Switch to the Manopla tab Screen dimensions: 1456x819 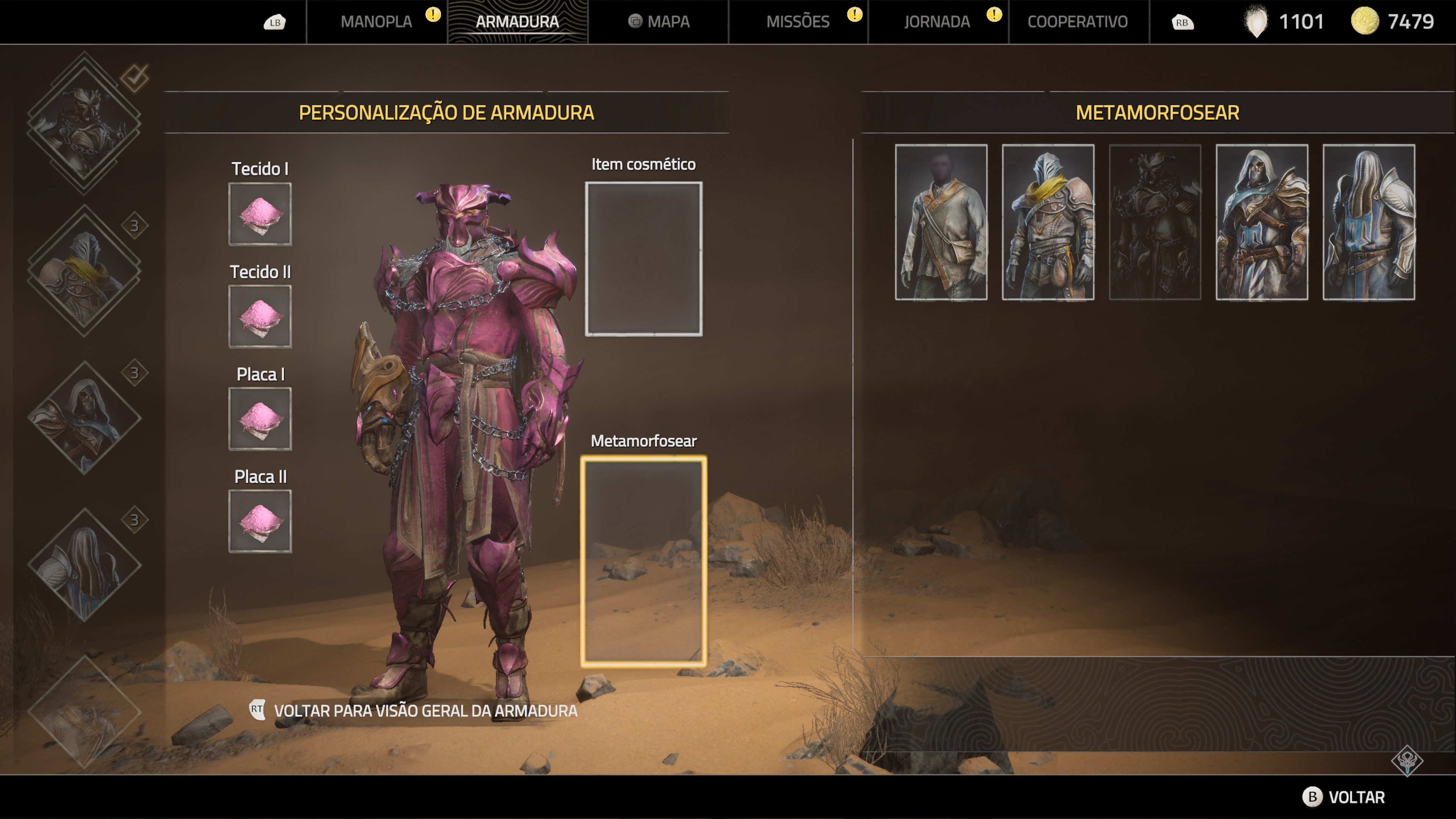coord(376,22)
